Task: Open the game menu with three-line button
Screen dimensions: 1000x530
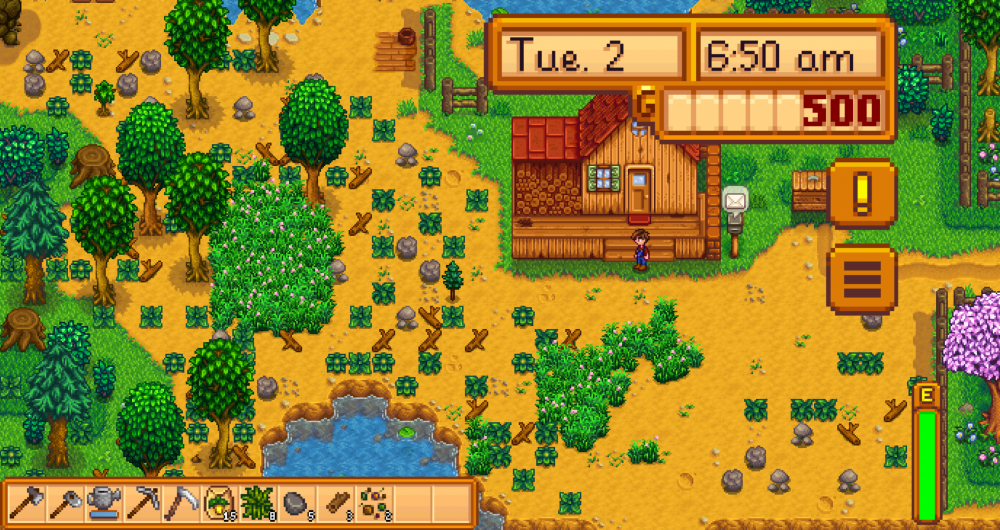Action: coord(862,279)
